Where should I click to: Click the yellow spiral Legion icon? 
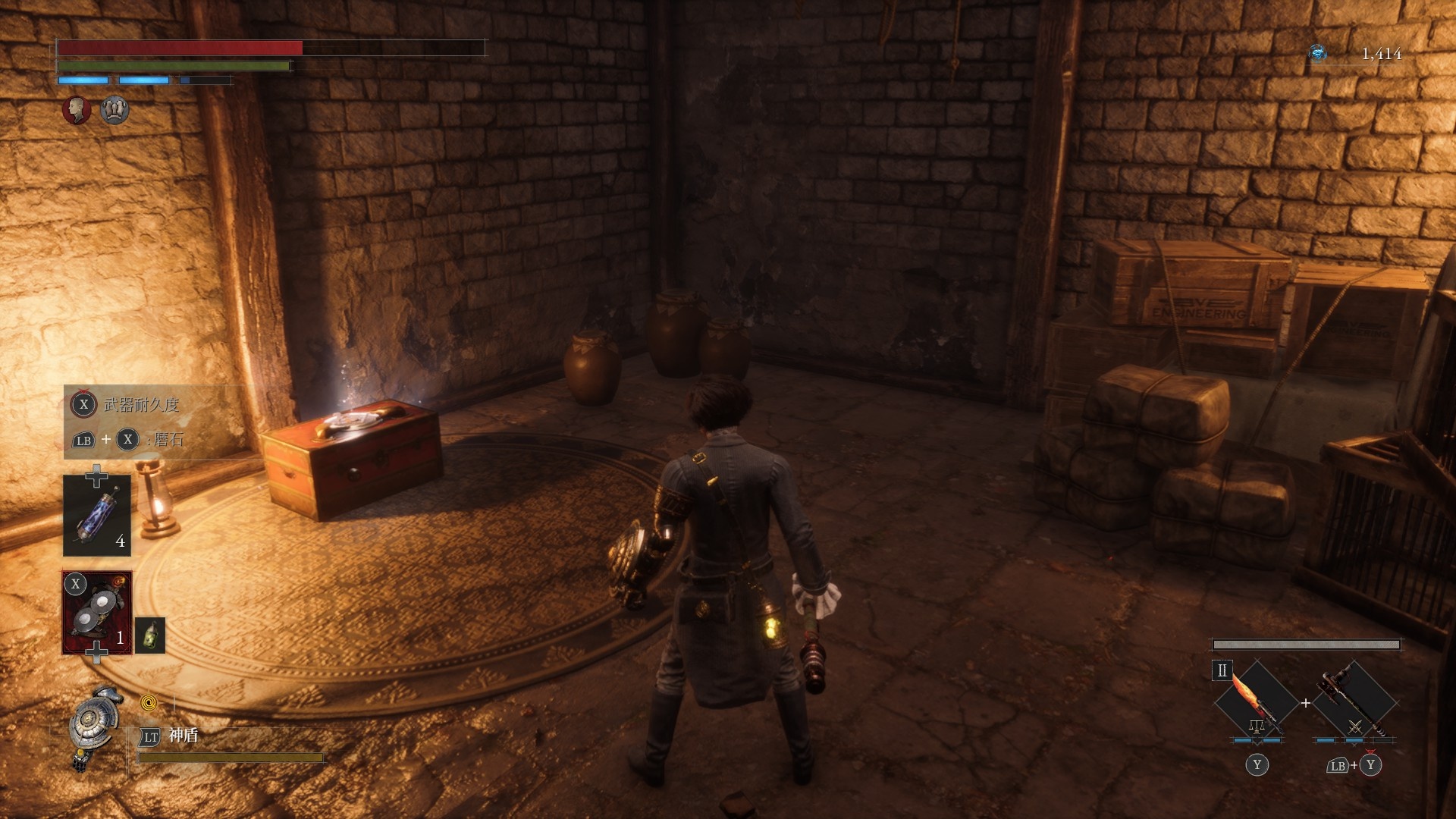coord(149,703)
